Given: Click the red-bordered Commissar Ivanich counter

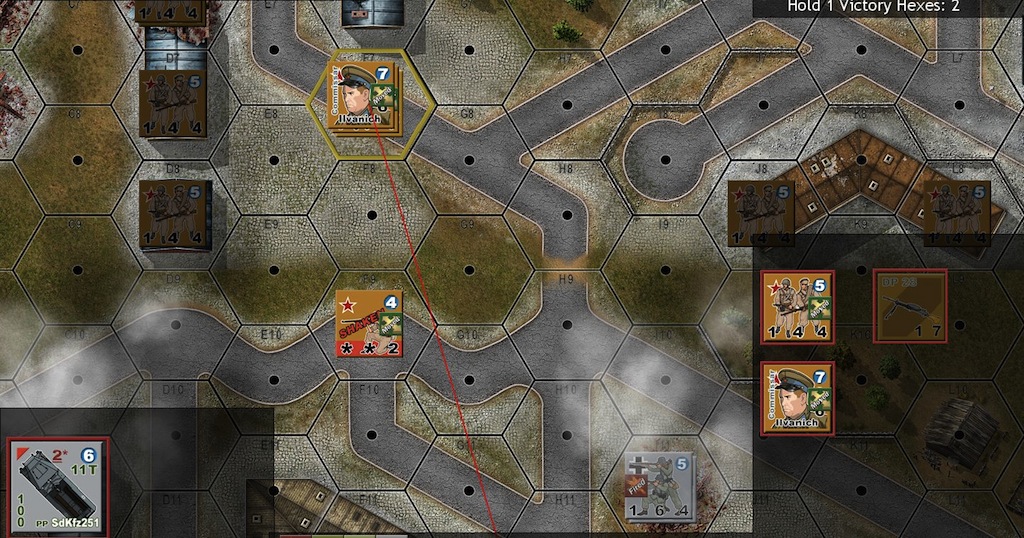Looking at the screenshot, I should coord(797,398).
